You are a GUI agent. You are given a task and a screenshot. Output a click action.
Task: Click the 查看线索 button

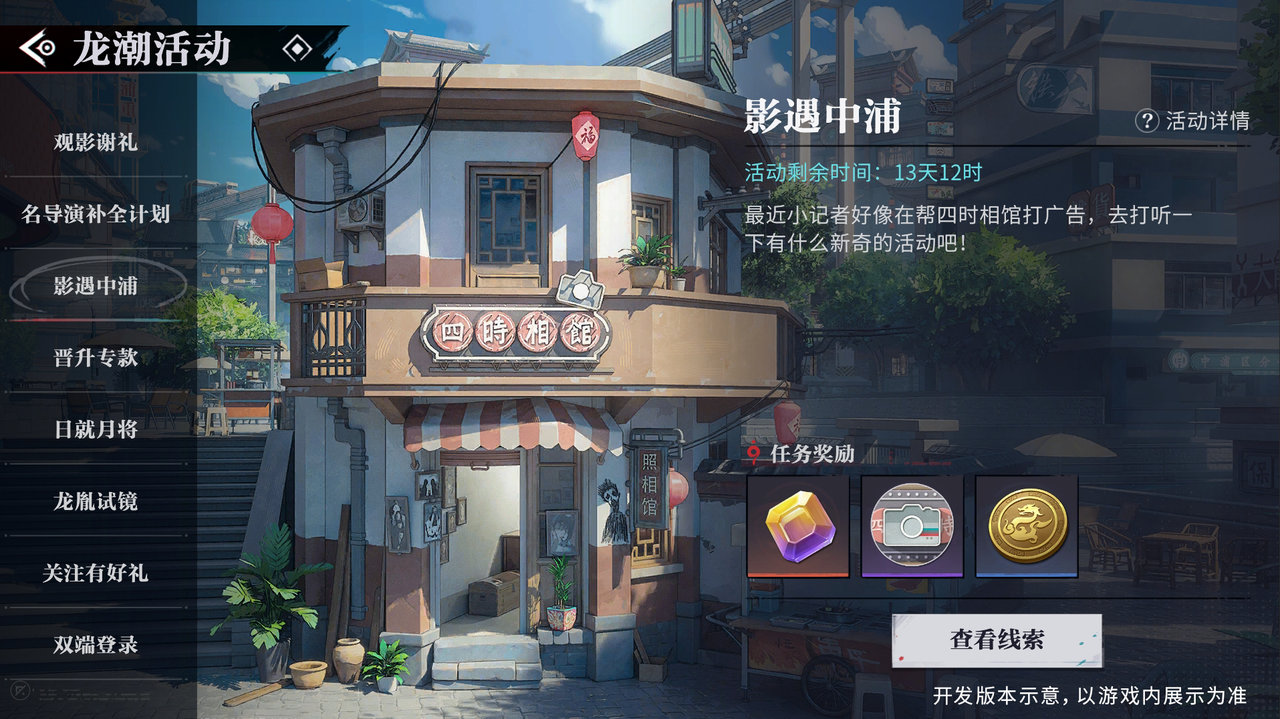[997, 640]
